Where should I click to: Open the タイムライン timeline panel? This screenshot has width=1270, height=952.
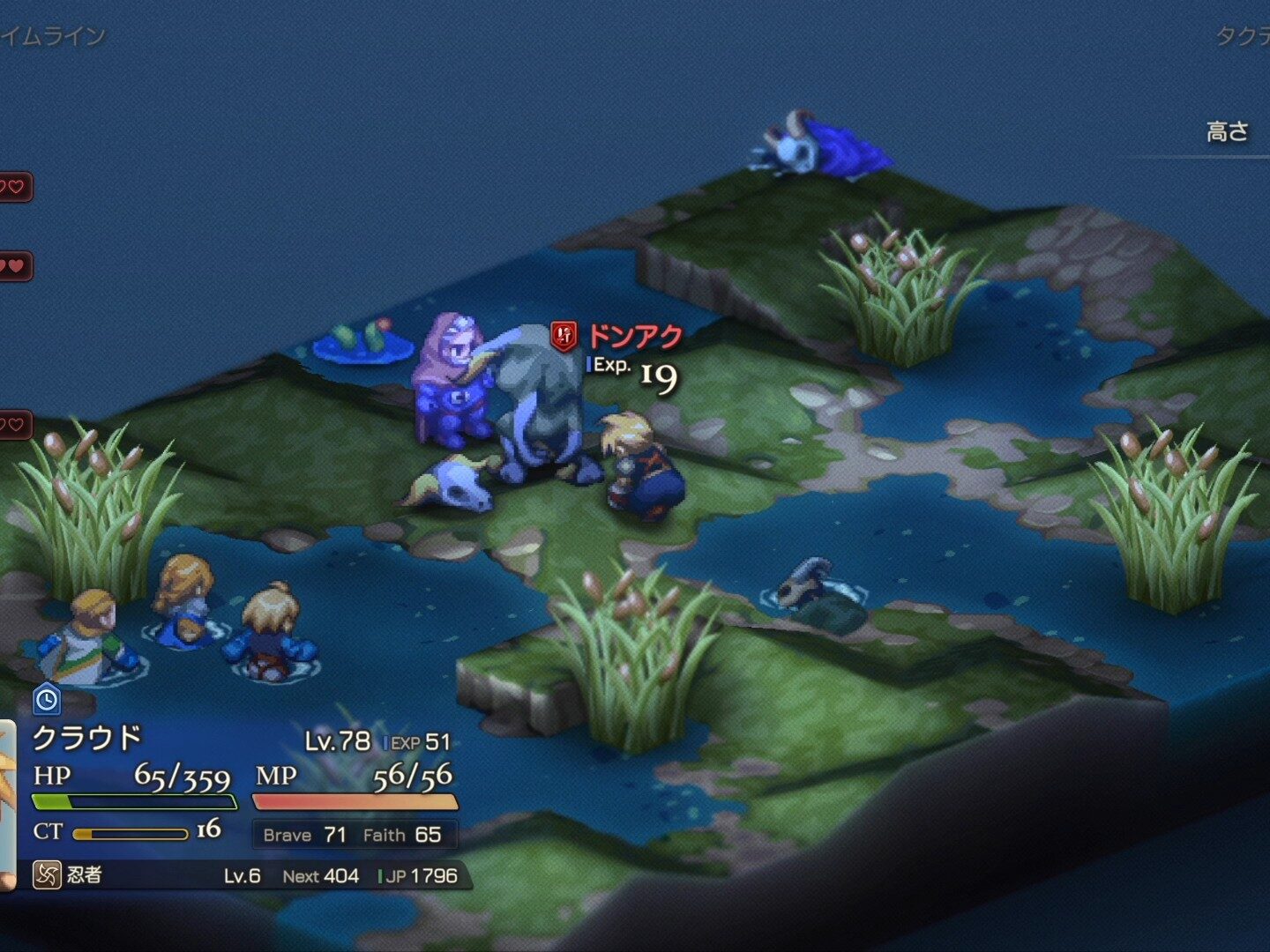pos(53,36)
